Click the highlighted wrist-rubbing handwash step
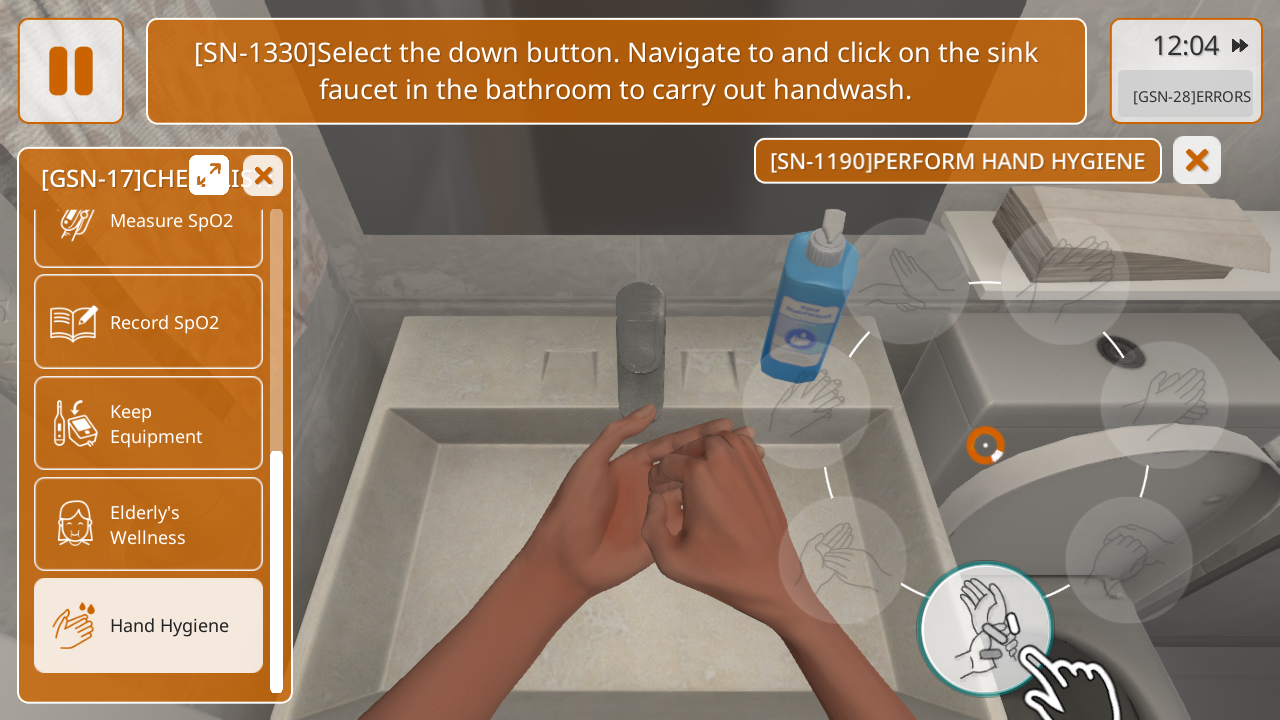1280x720 pixels. 985,627
